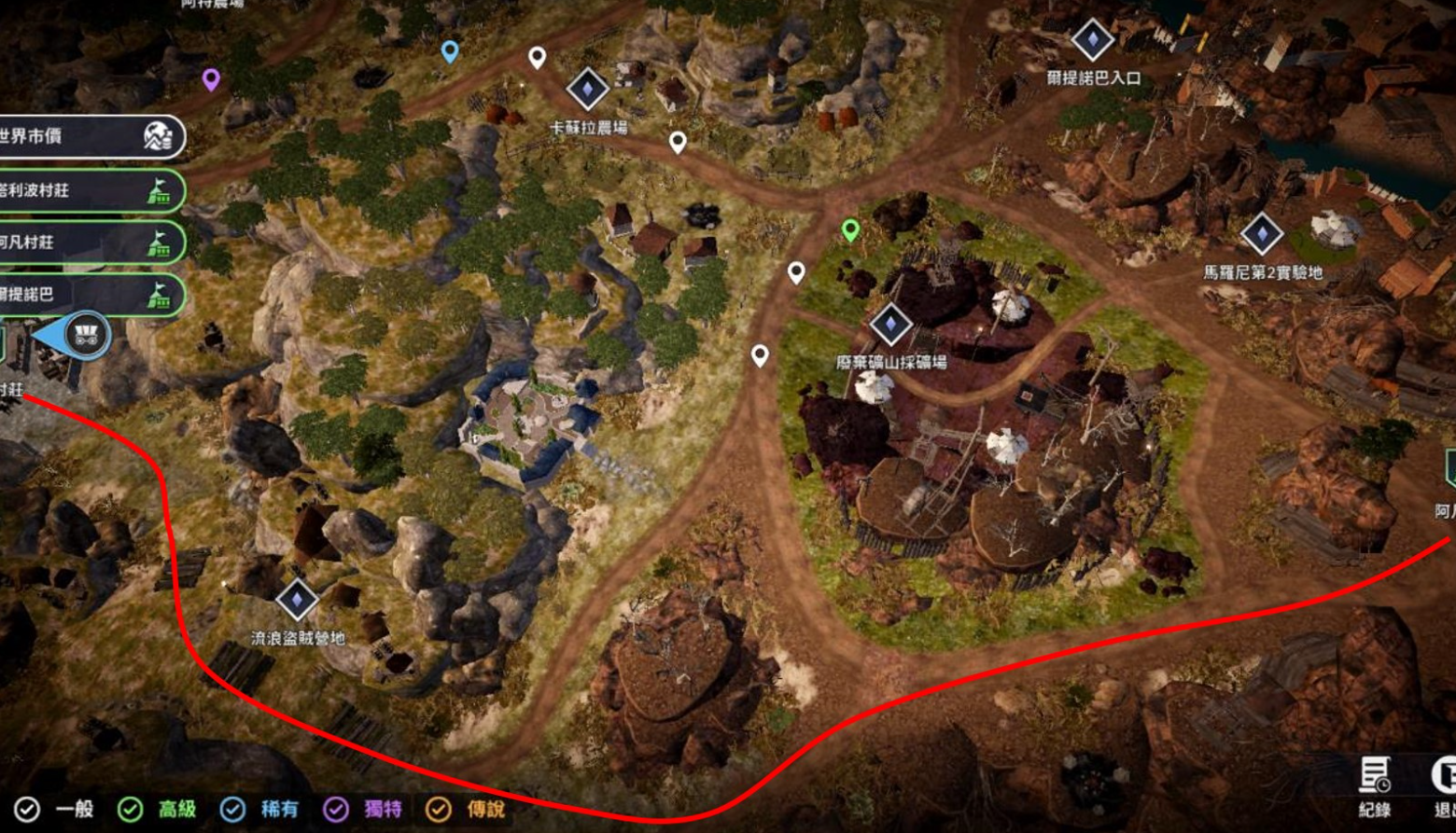Toggle the orange 傳說 filter checkbox
Viewport: 1456px width, 833px height.
coord(438,810)
